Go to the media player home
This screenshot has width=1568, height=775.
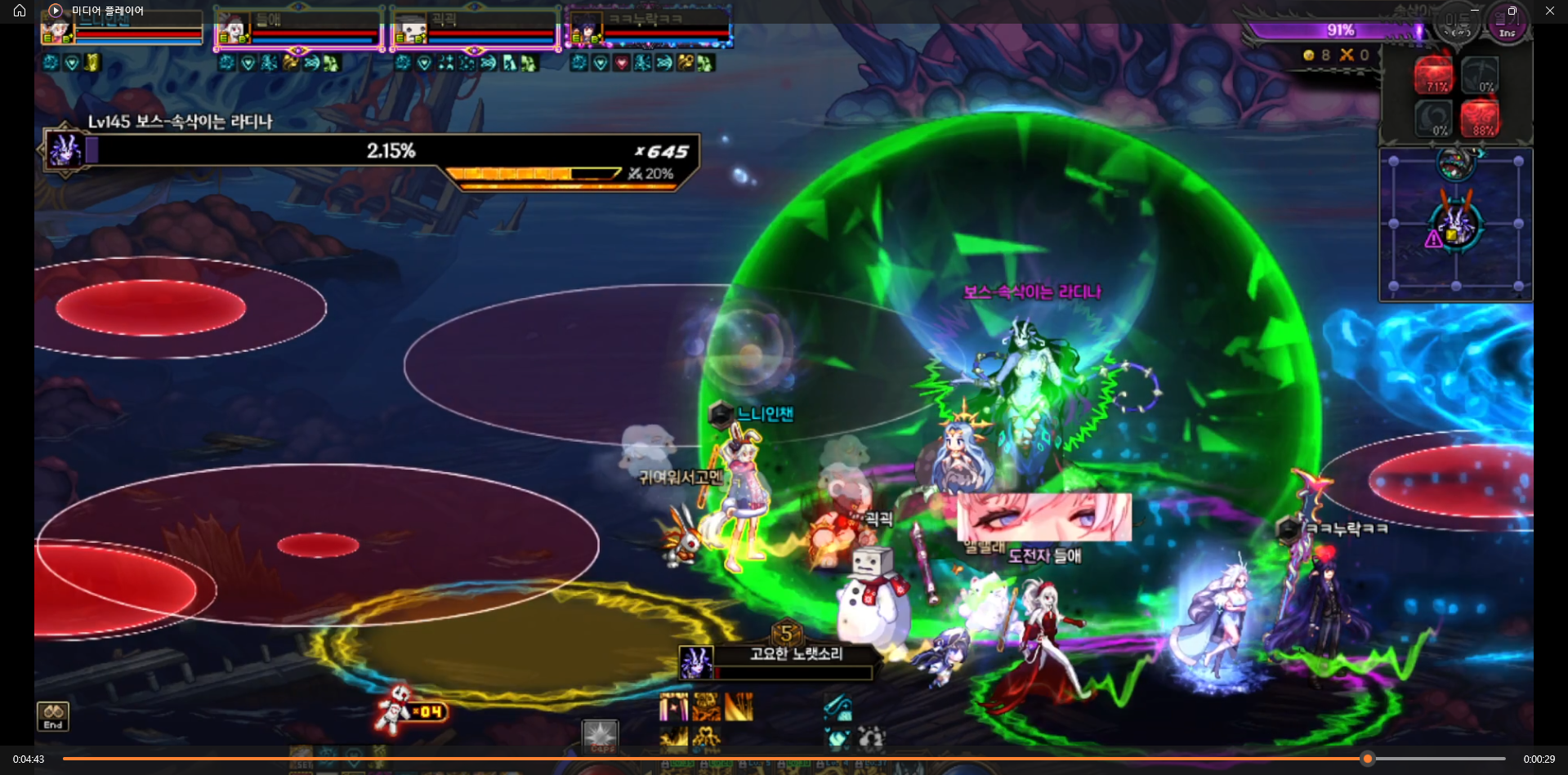20,11
